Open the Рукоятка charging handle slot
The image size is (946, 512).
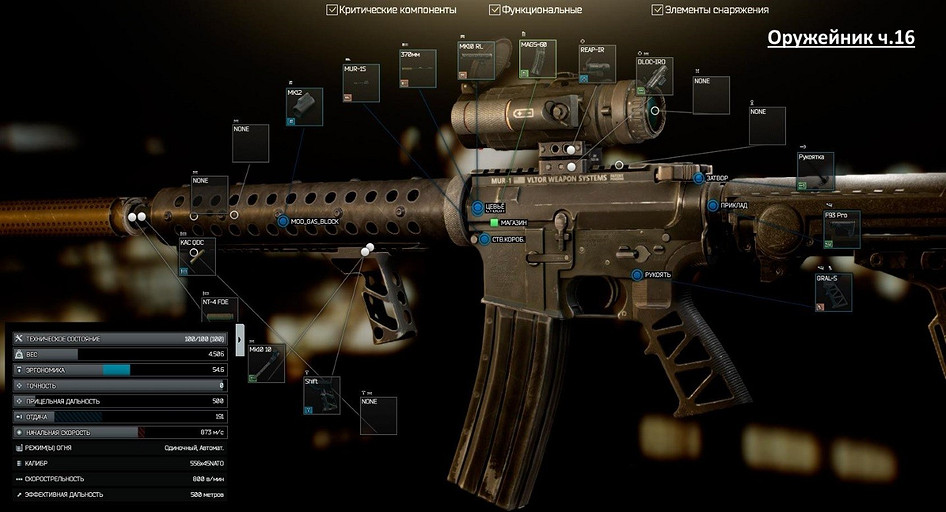[815, 172]
